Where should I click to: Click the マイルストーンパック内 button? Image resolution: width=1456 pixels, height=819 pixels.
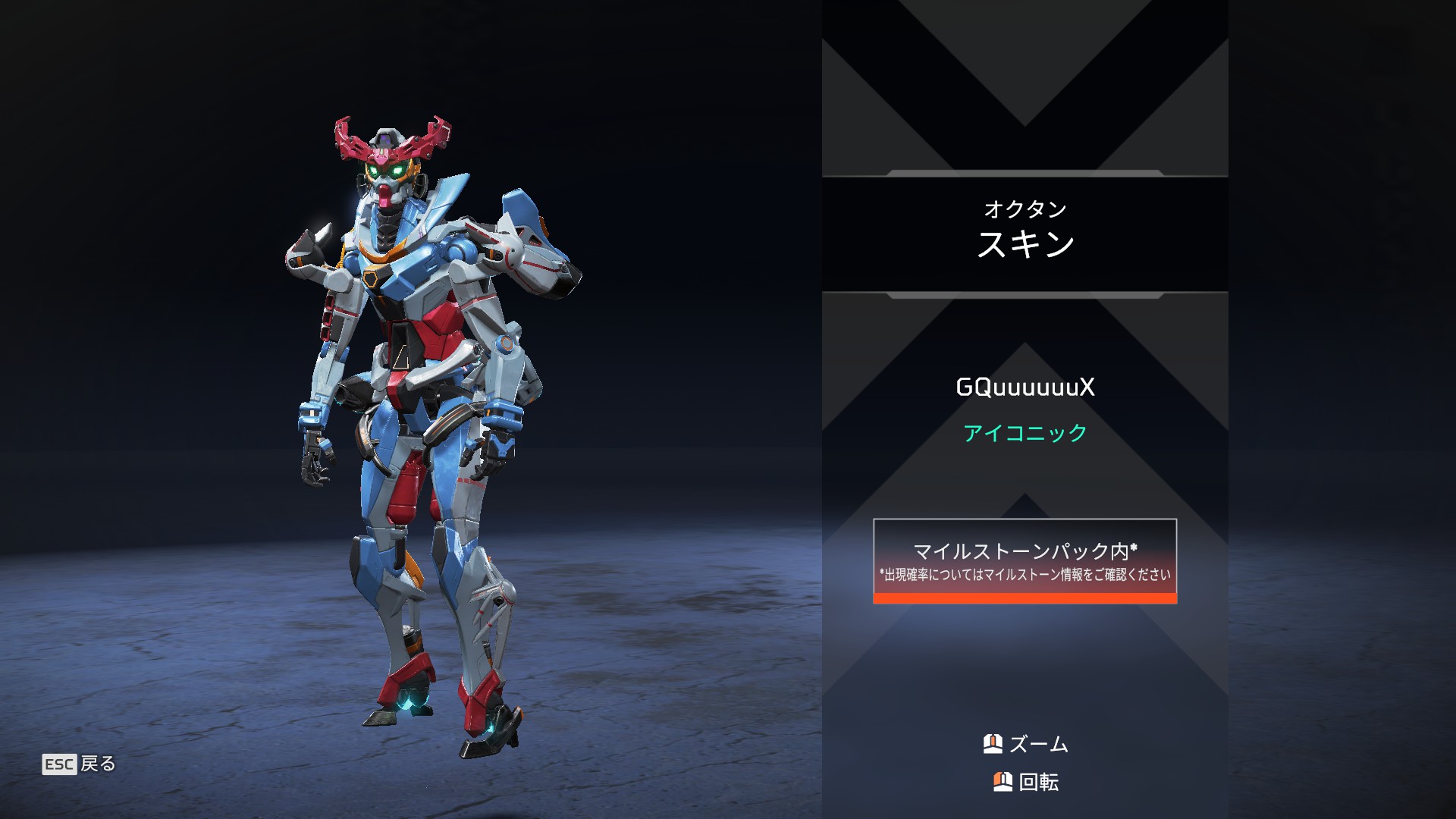click(1025, 561)
